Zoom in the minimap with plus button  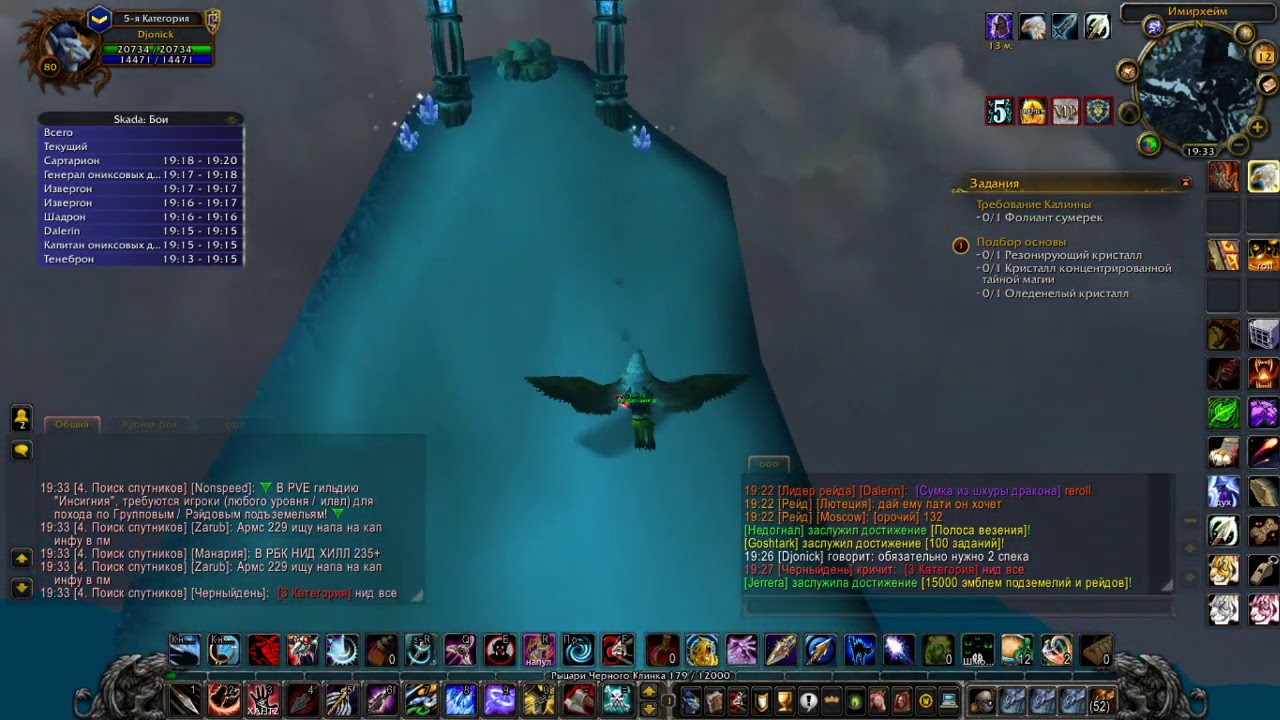1259,127
